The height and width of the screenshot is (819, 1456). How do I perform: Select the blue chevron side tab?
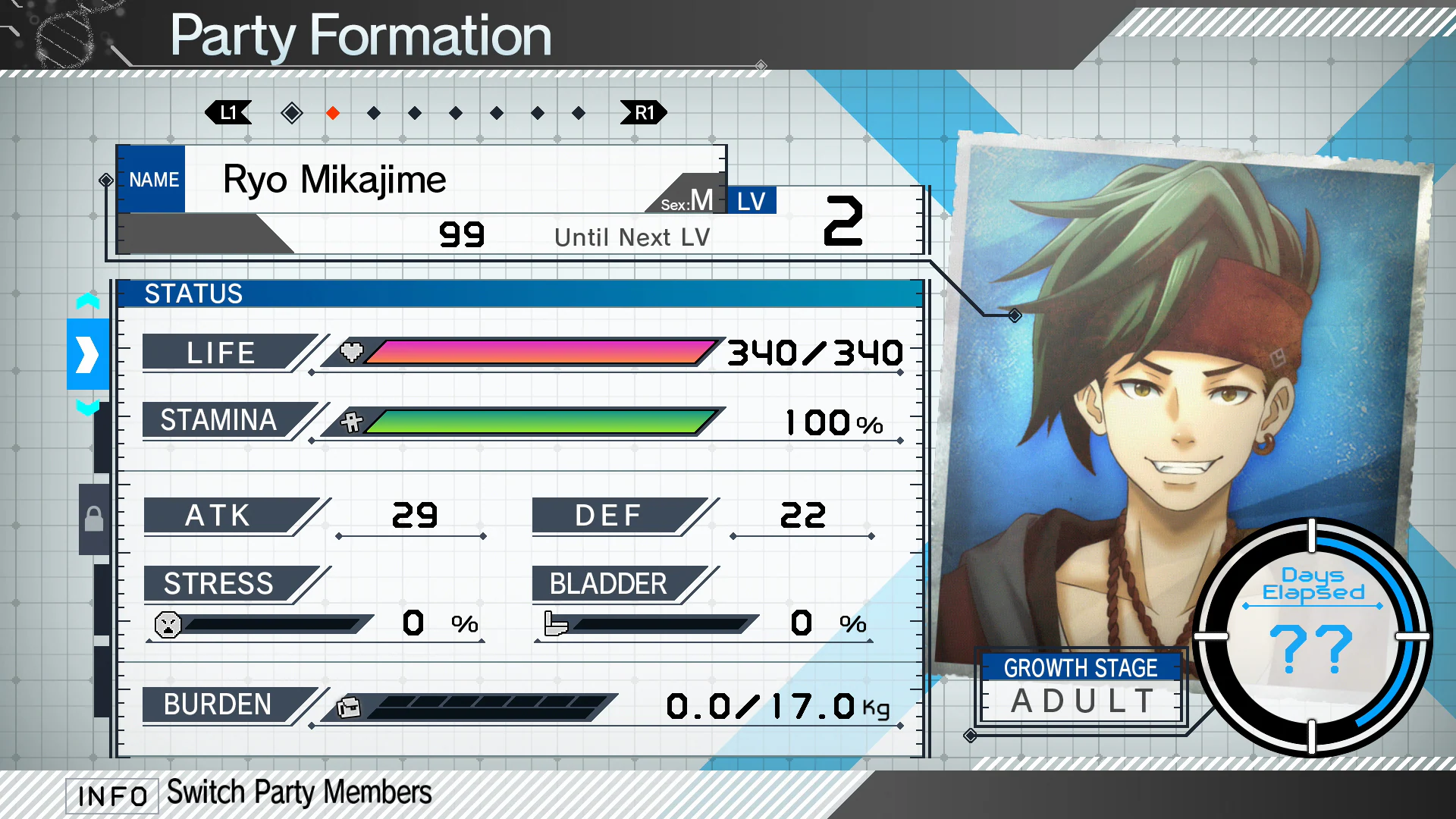click(x=88, y=354)
